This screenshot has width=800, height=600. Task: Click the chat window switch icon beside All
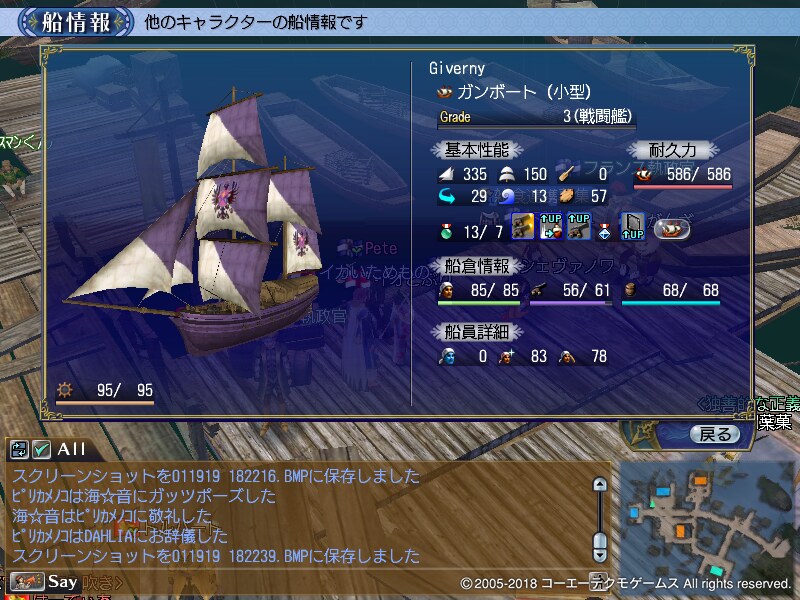(19, 449)
